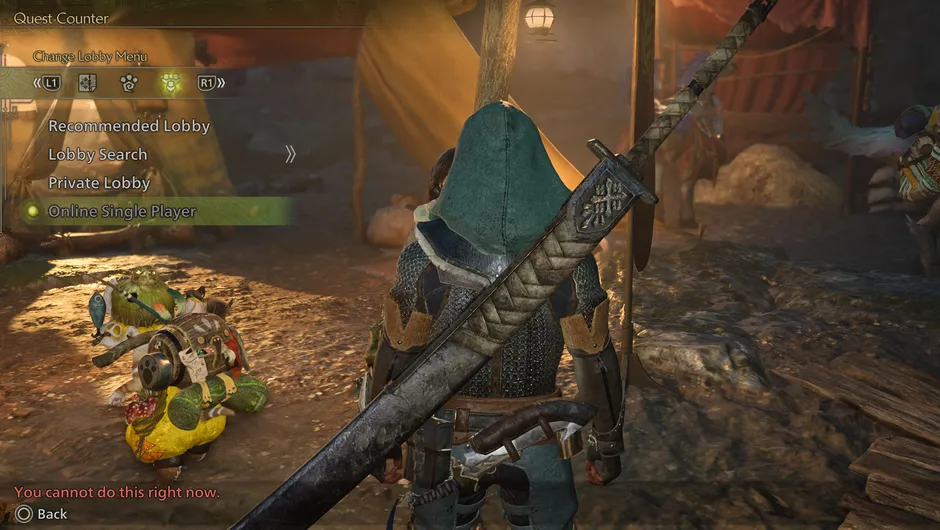Screen dimensions: 940x530
Task: Switch to the paw print tab icon
Action: click(128, 83)
